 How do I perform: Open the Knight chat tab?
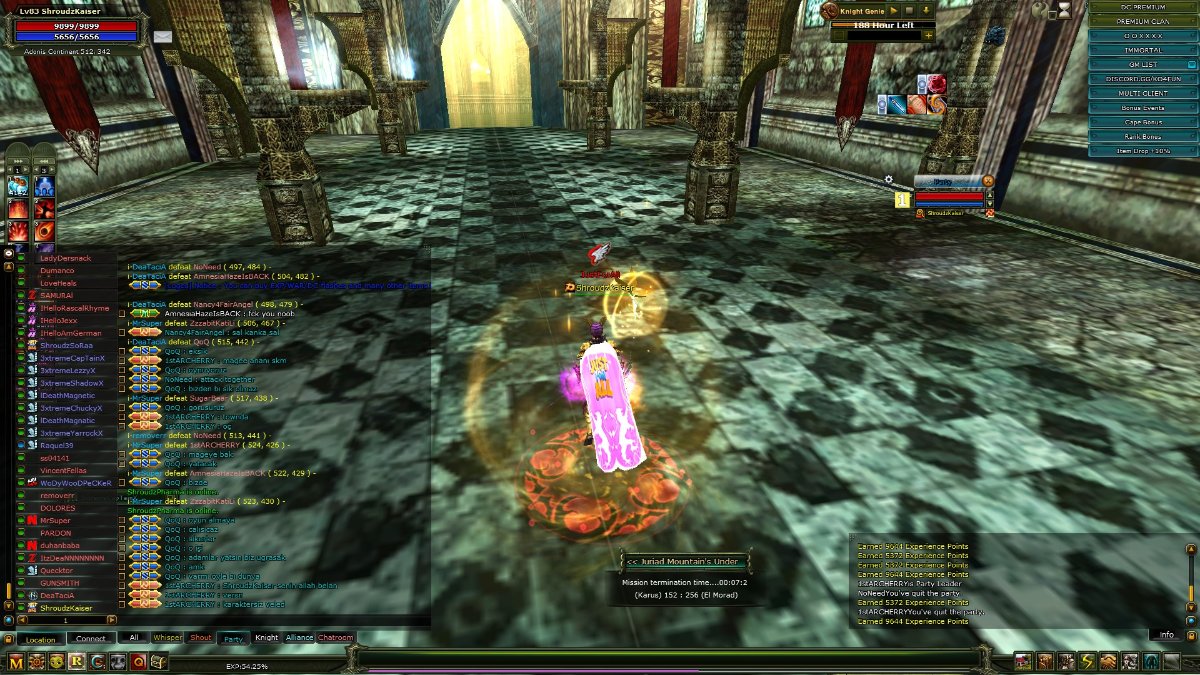click(x=266, y=637)
